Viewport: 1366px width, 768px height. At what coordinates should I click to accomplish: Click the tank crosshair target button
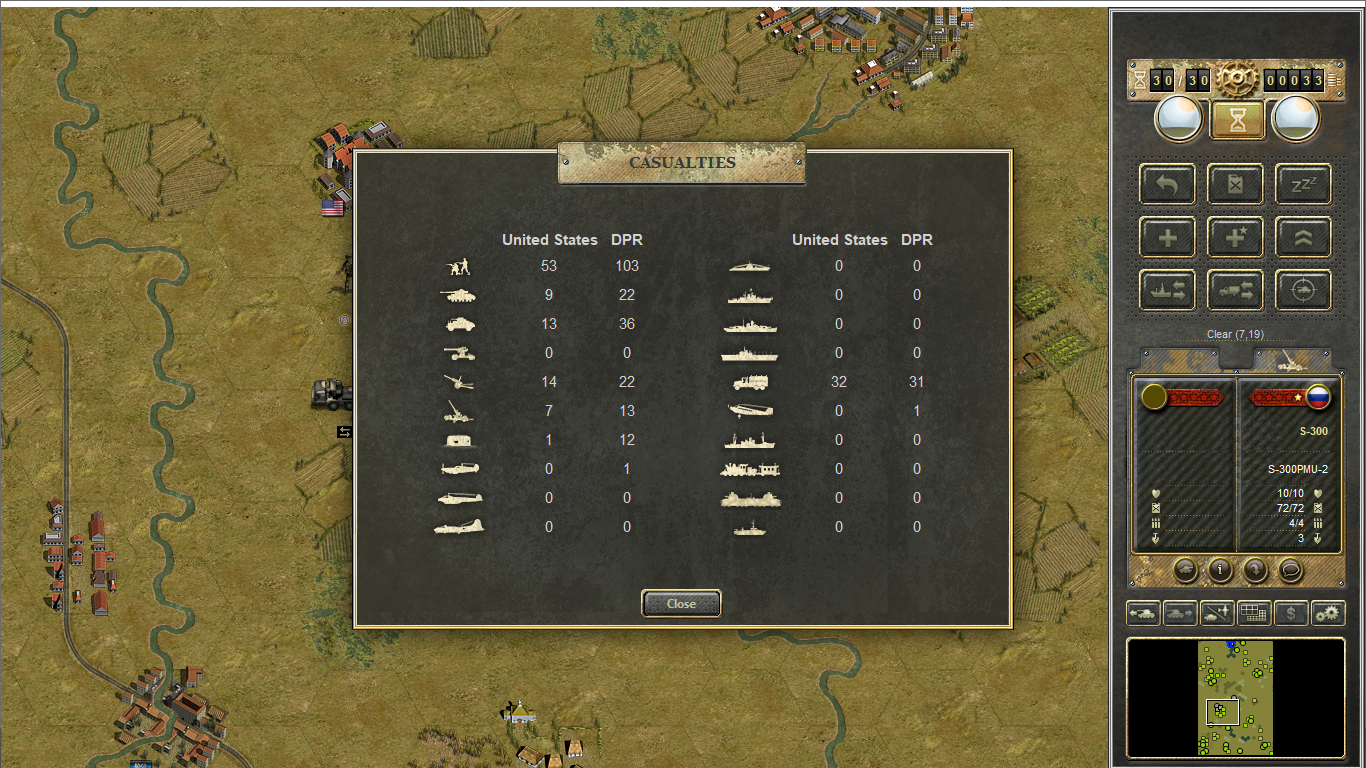click(1303, 290)
